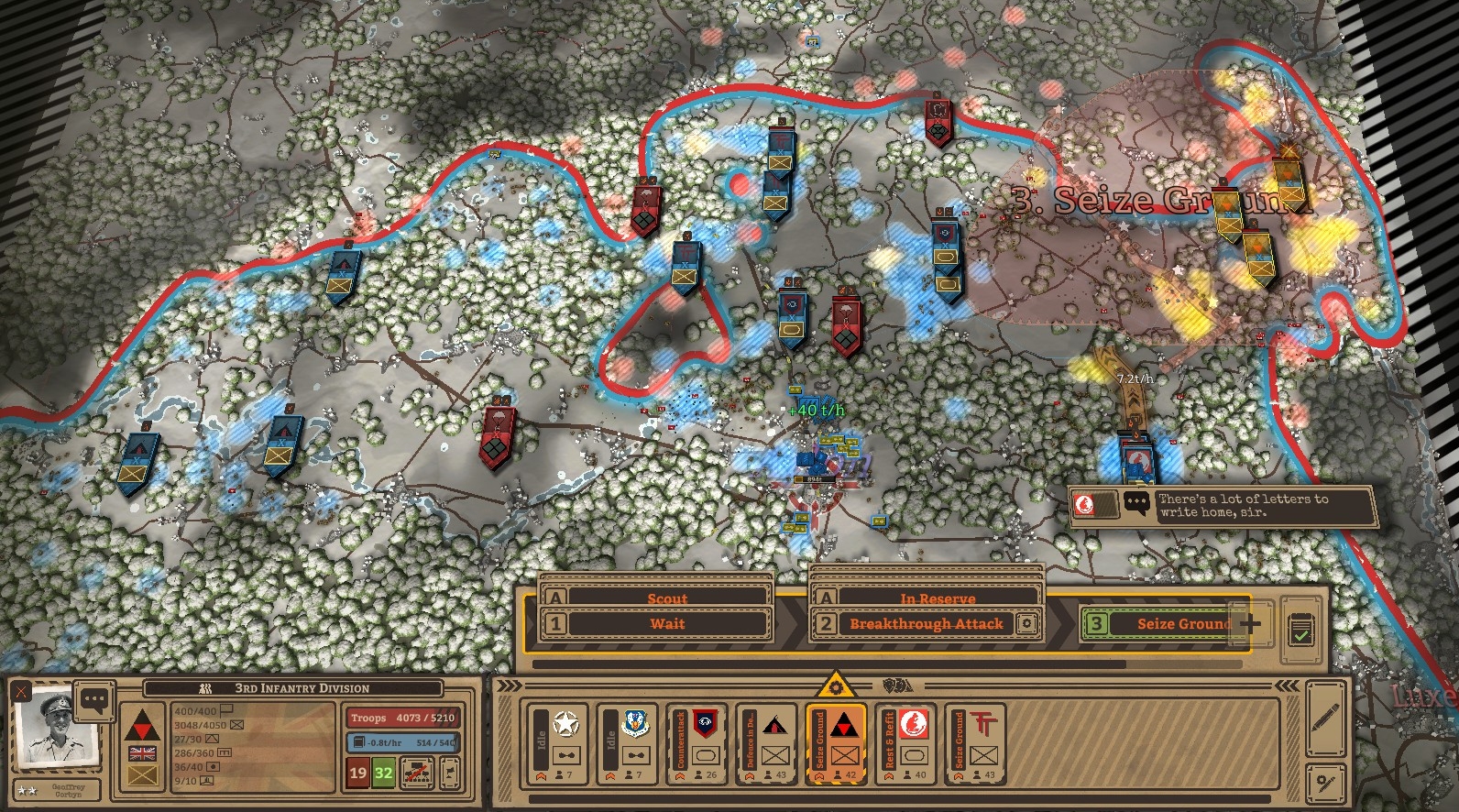The height and width of the screenshot is (812, 1459).
Task: Select the Scout order card
Action: pyautogui.click(x=666, y=598)
